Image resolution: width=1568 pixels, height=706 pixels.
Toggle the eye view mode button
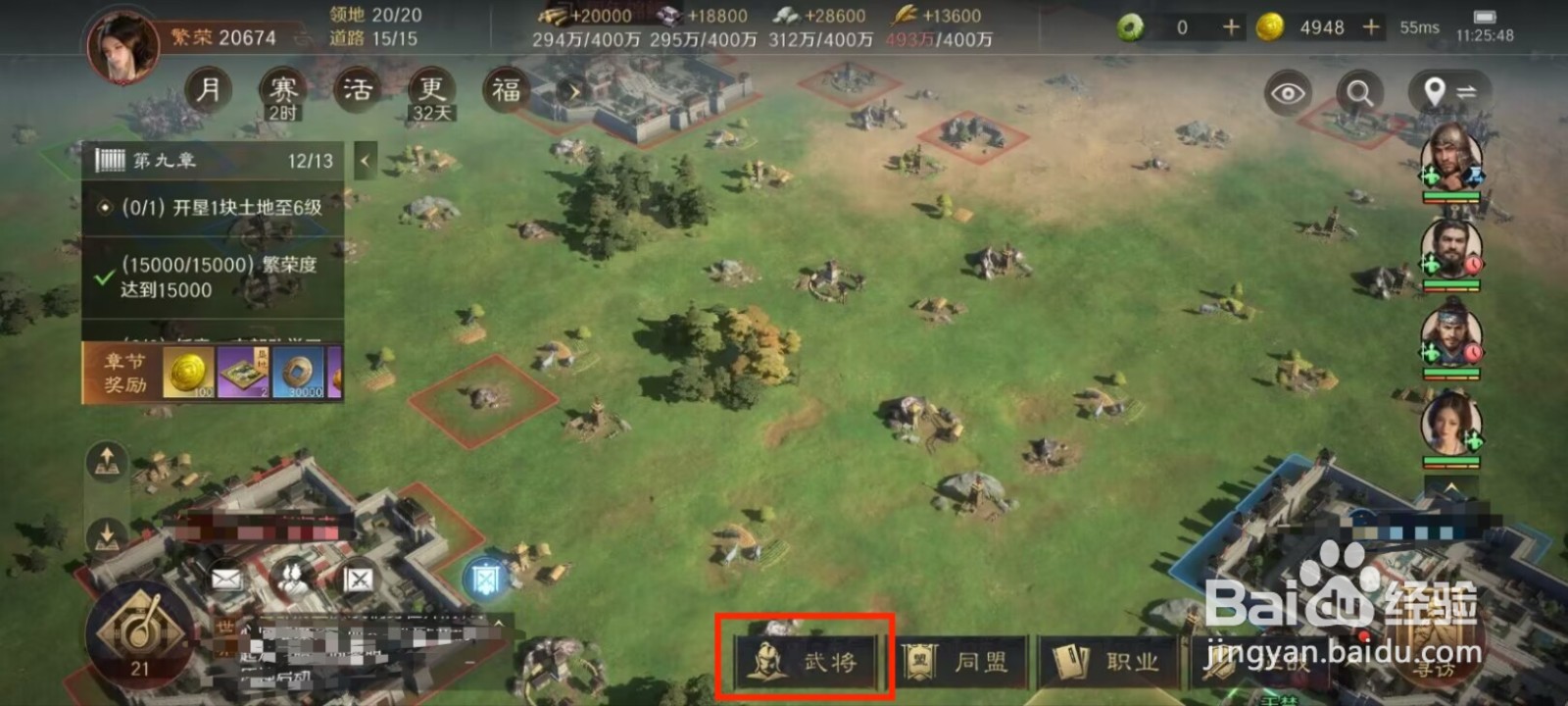tap(1291, 93)
